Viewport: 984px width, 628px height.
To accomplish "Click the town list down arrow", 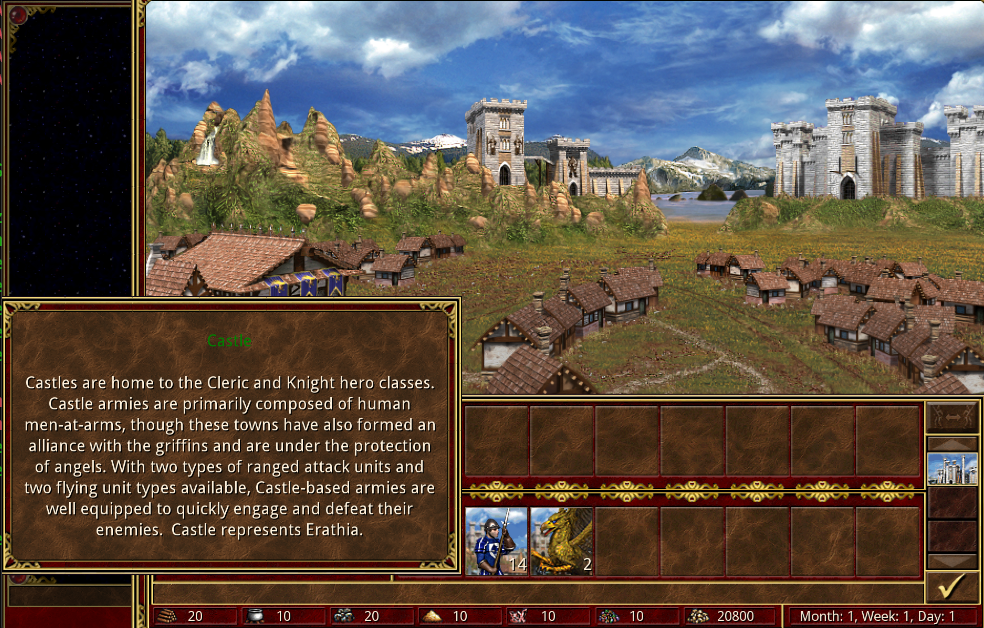I will (951, 561).
